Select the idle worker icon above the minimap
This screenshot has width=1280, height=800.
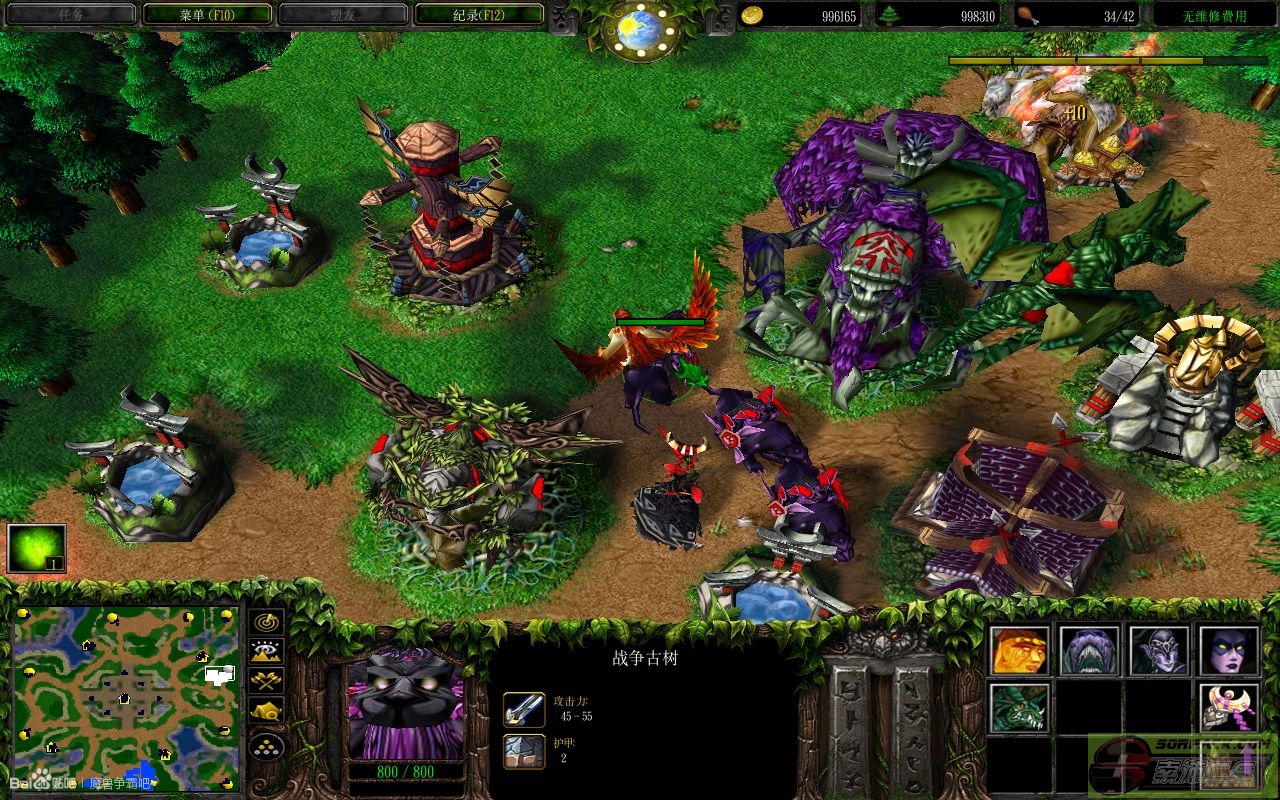(x=36, y=548)
